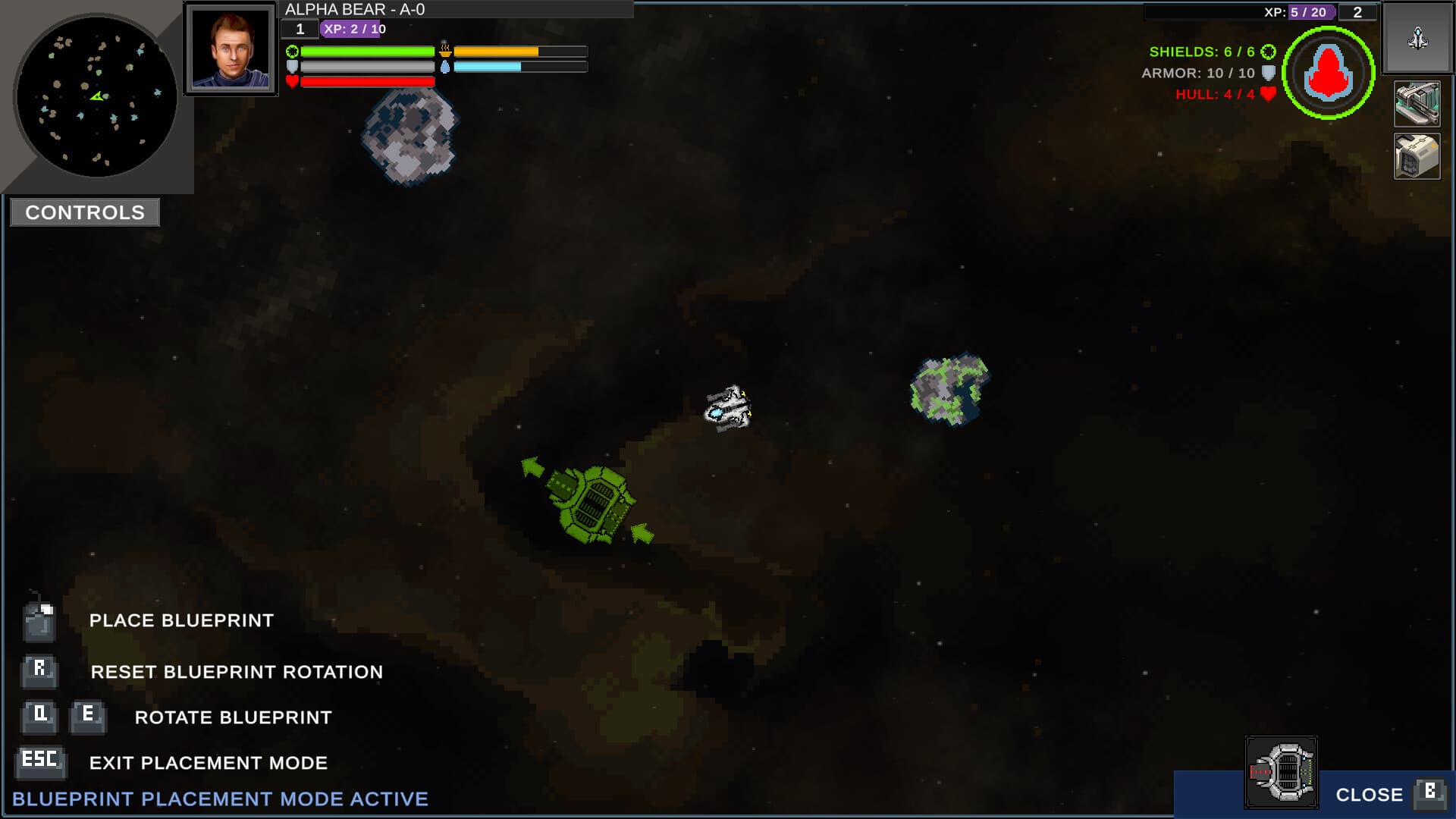This screenshot has width=1456, height=819.
Task: Open the Alpha Bear captain portrait
Action: tap(230, 49)
